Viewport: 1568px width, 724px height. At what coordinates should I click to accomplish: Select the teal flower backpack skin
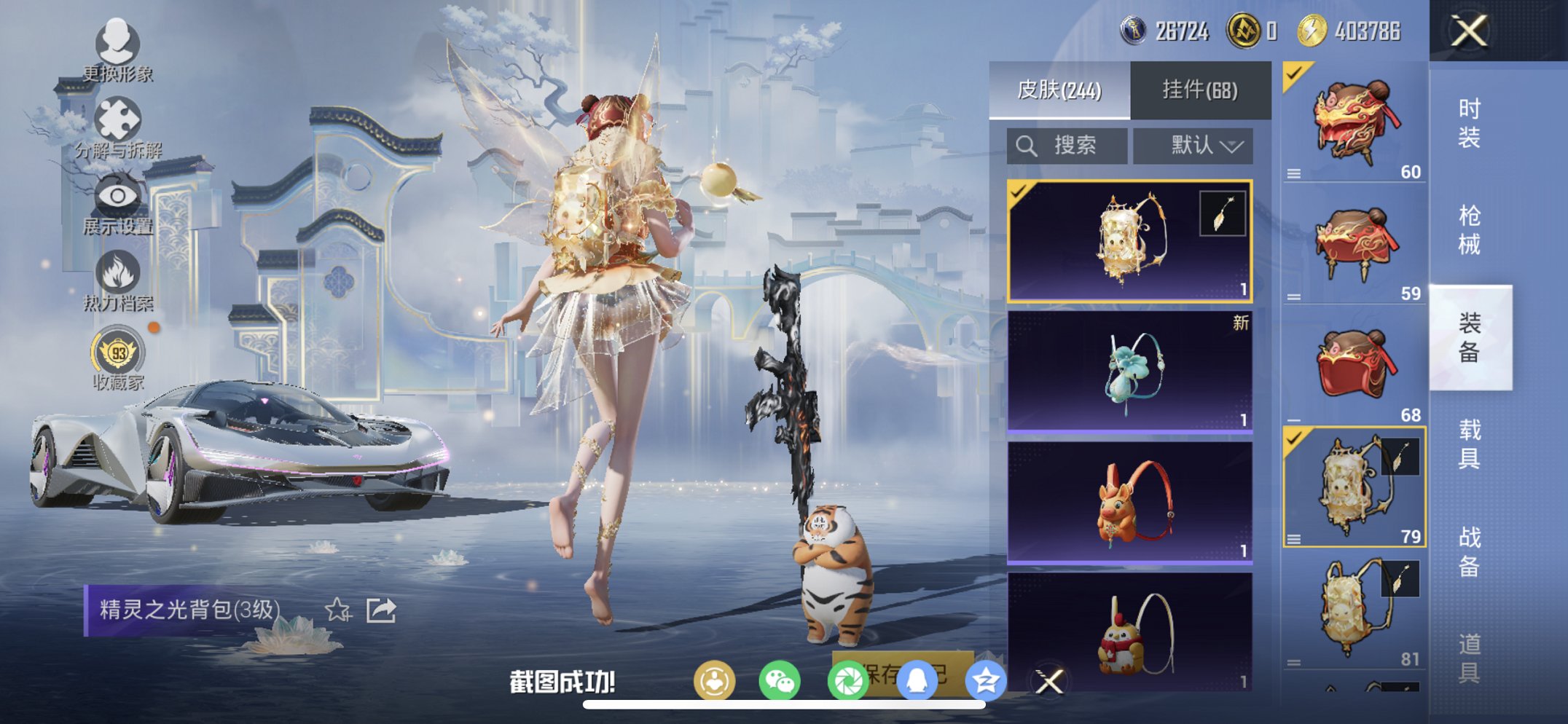pyautogui.click(x=1129, y=371)
